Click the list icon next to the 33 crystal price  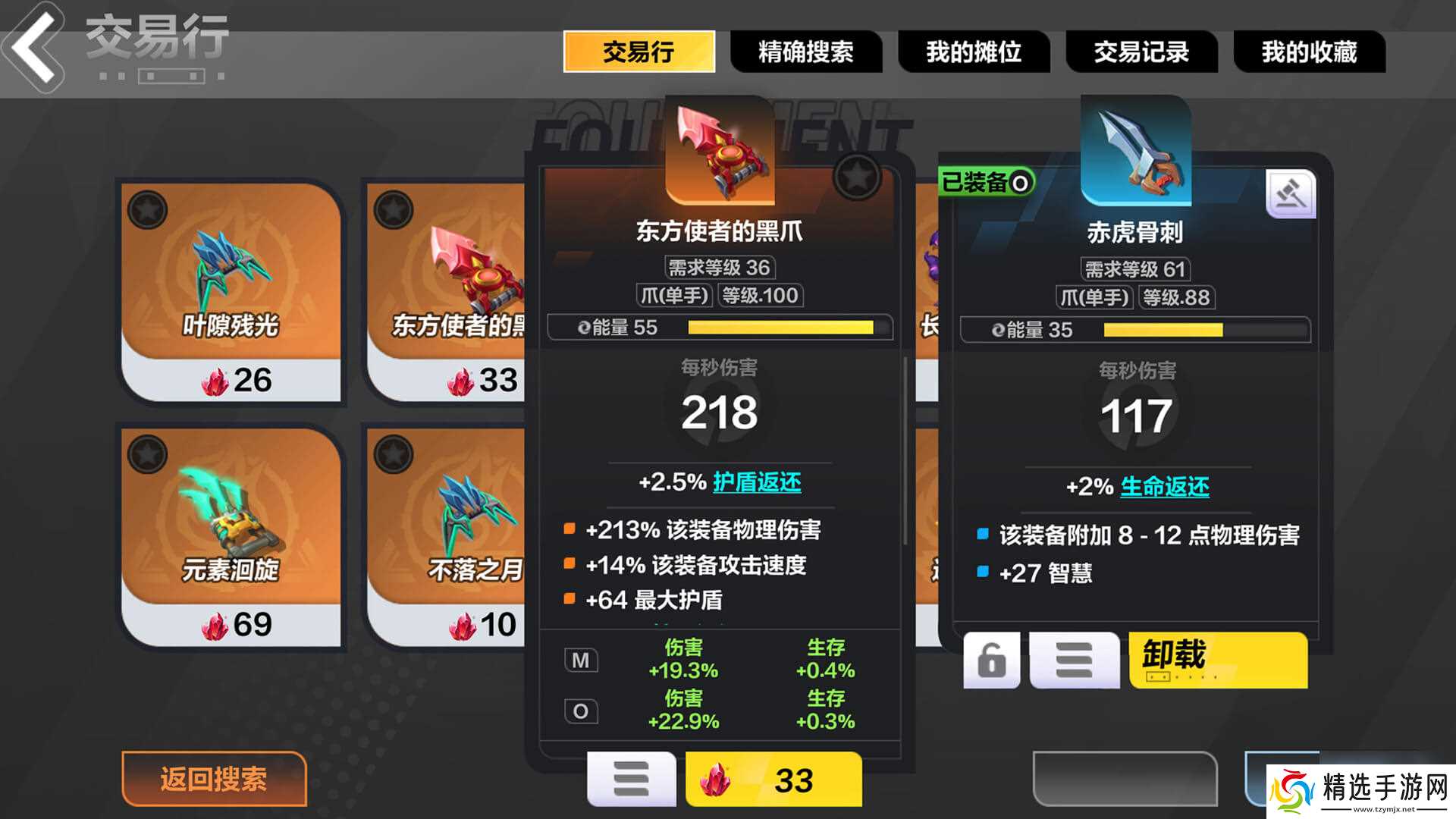click(632, 778)
